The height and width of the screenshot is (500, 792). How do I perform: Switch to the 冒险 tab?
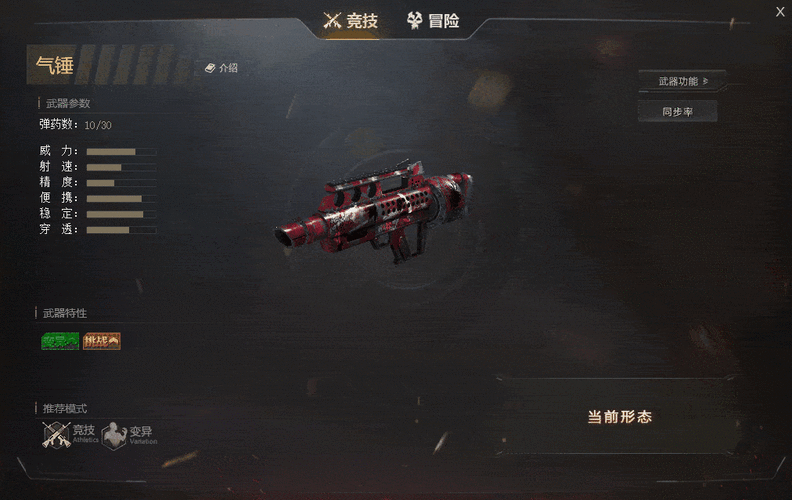[x=433, y=20]
